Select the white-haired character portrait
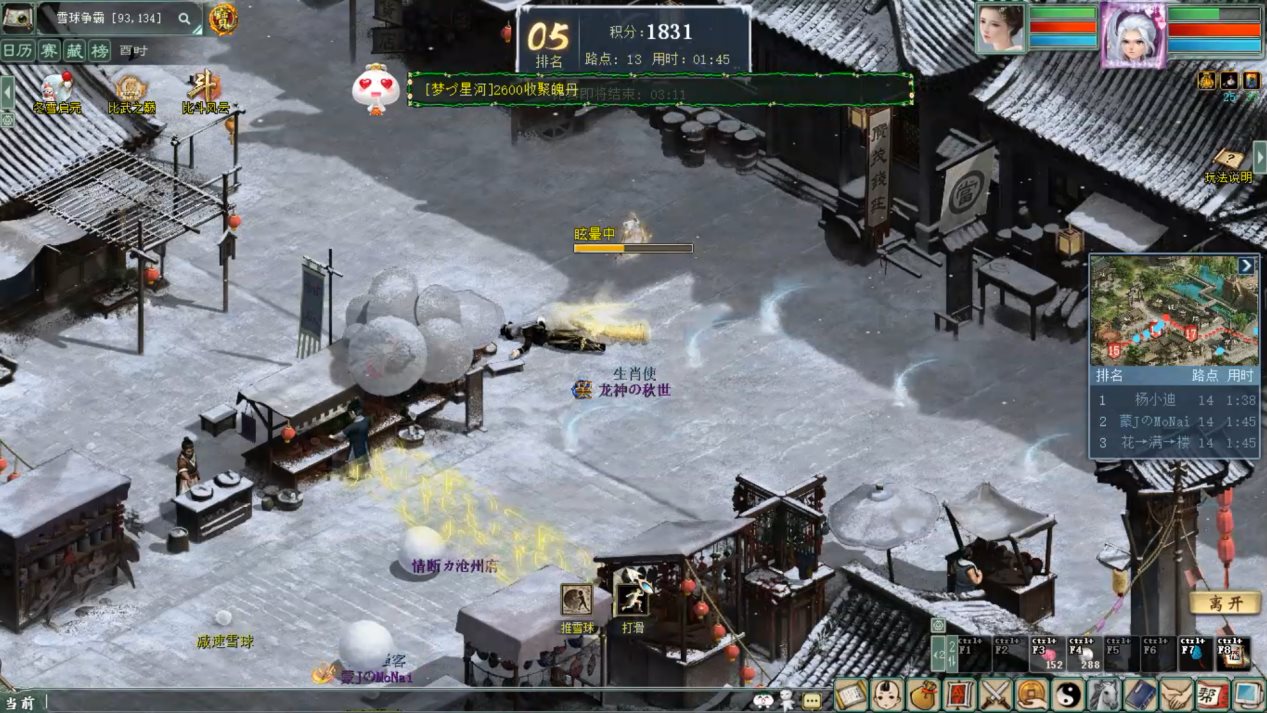 pyautogui.click(x=1133, y=32)
